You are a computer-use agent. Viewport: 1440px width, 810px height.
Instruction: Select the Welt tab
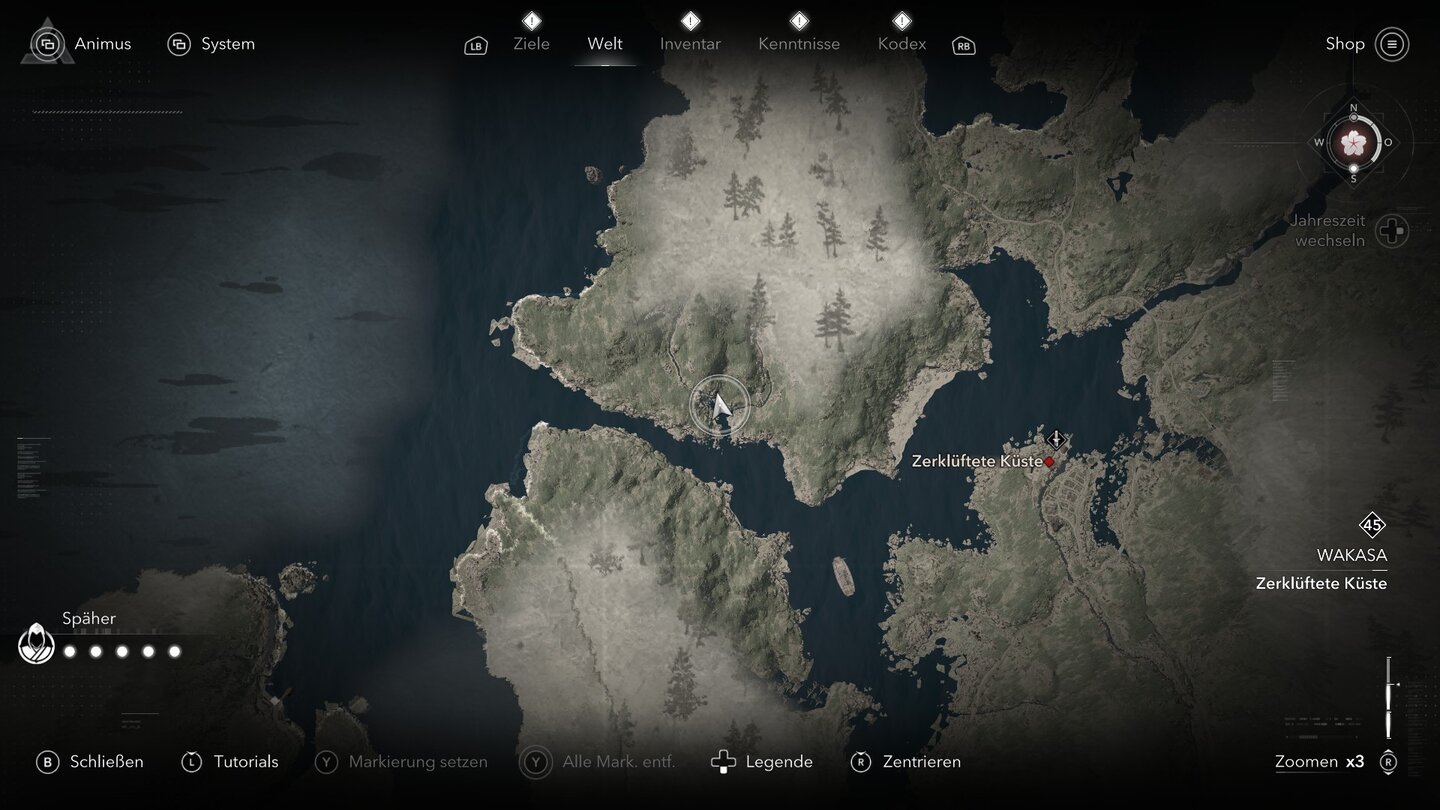point(605,44)
